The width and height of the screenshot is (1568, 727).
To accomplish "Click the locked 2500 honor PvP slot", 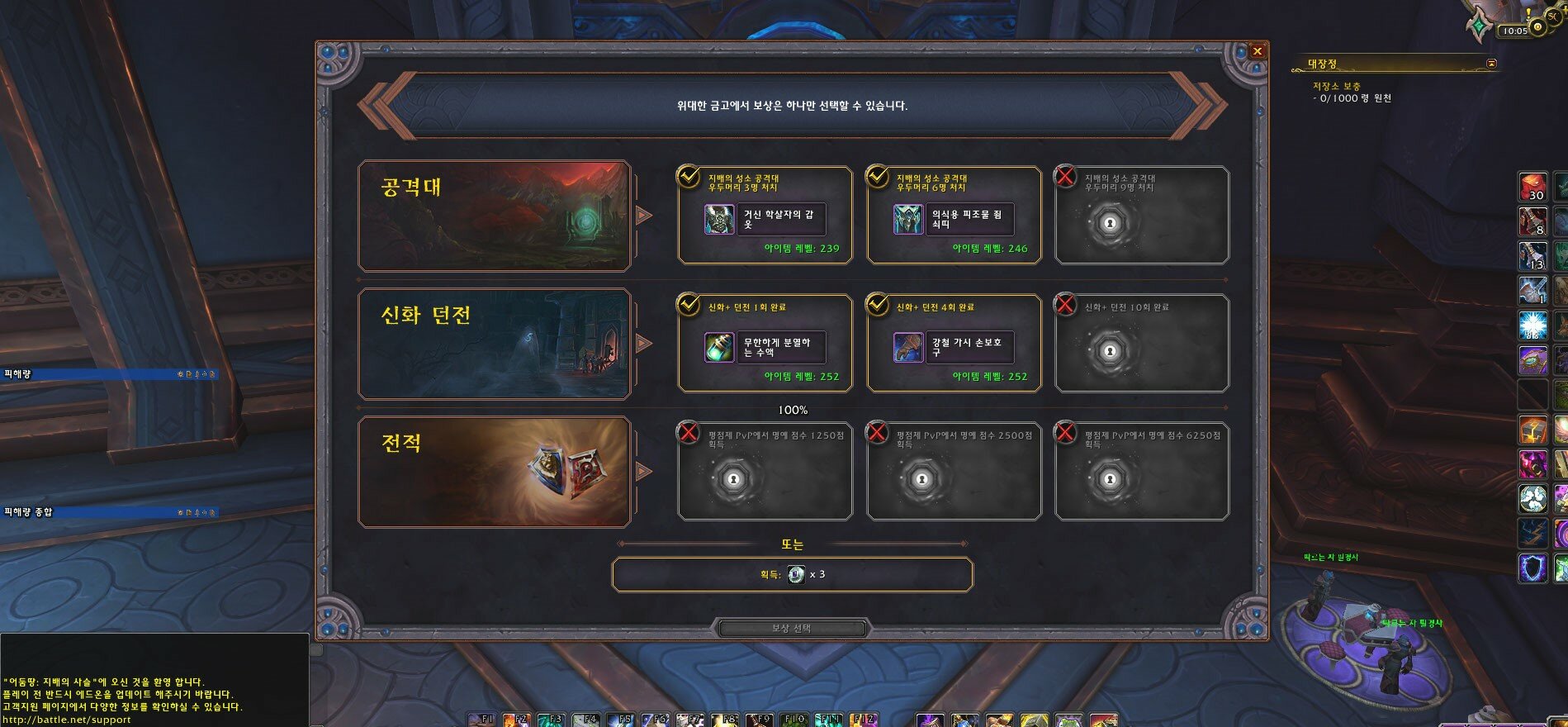I will pos(954,472).
